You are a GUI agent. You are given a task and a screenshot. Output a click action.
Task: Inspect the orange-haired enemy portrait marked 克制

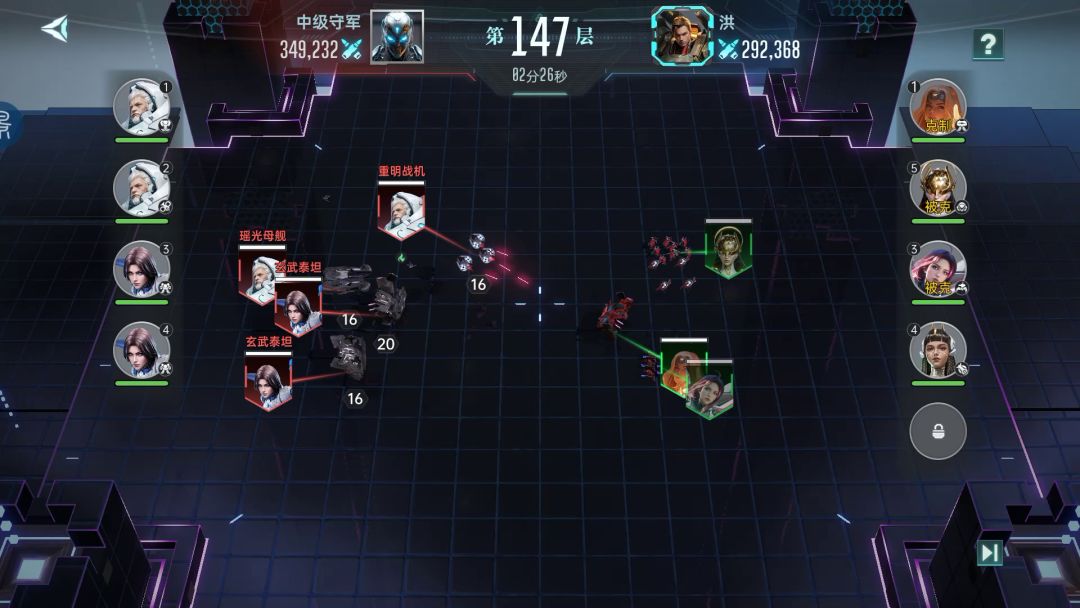pos(938,106)
